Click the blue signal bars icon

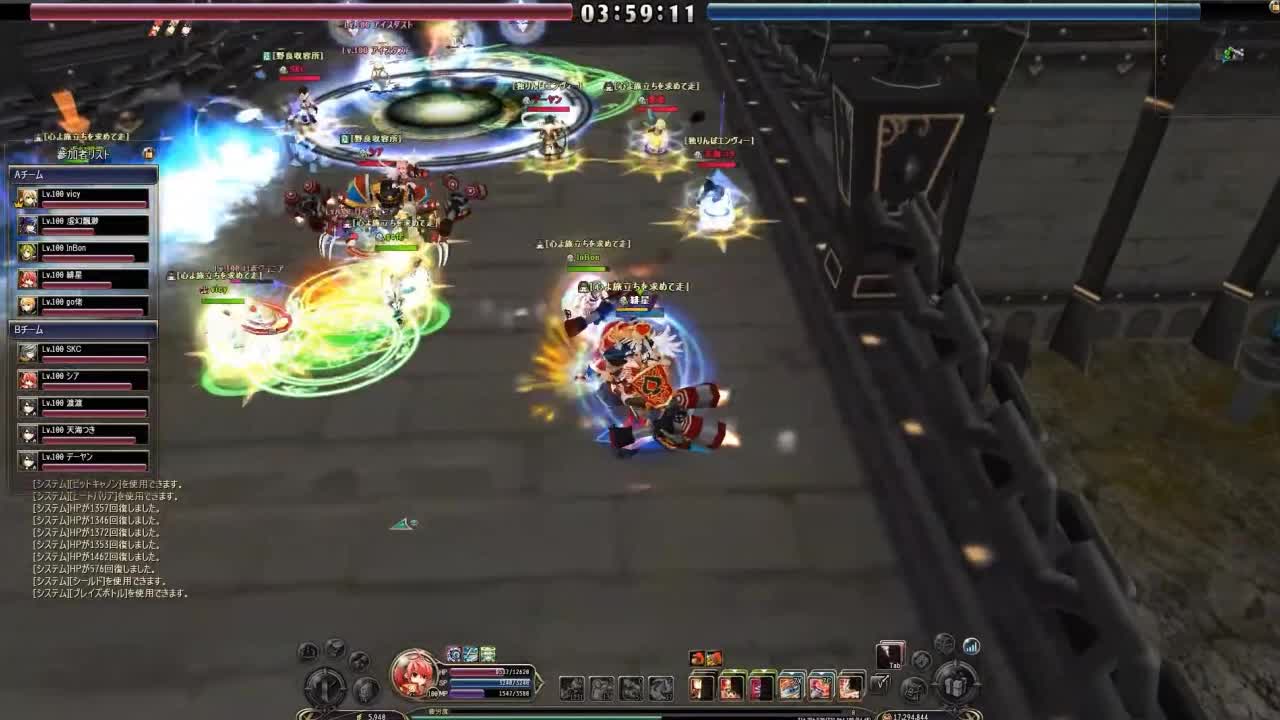(x=971, y=646)
